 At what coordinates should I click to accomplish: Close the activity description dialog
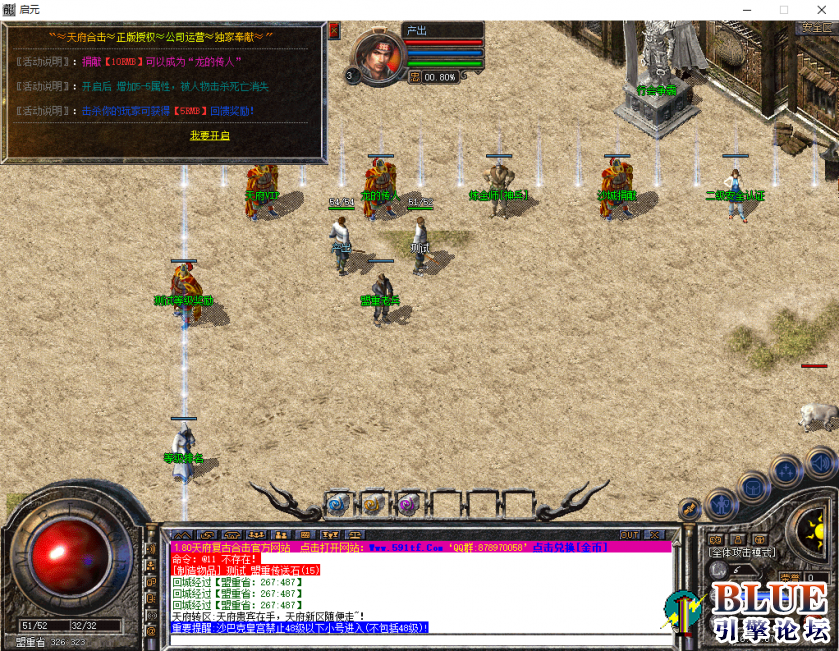(334, 31)
